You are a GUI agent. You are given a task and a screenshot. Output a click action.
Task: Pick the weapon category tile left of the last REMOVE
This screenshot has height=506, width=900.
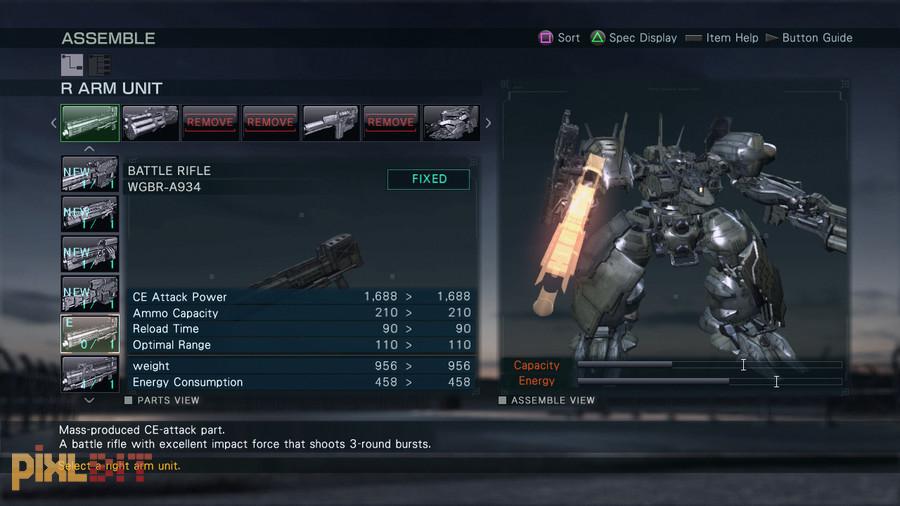(330, 123)
